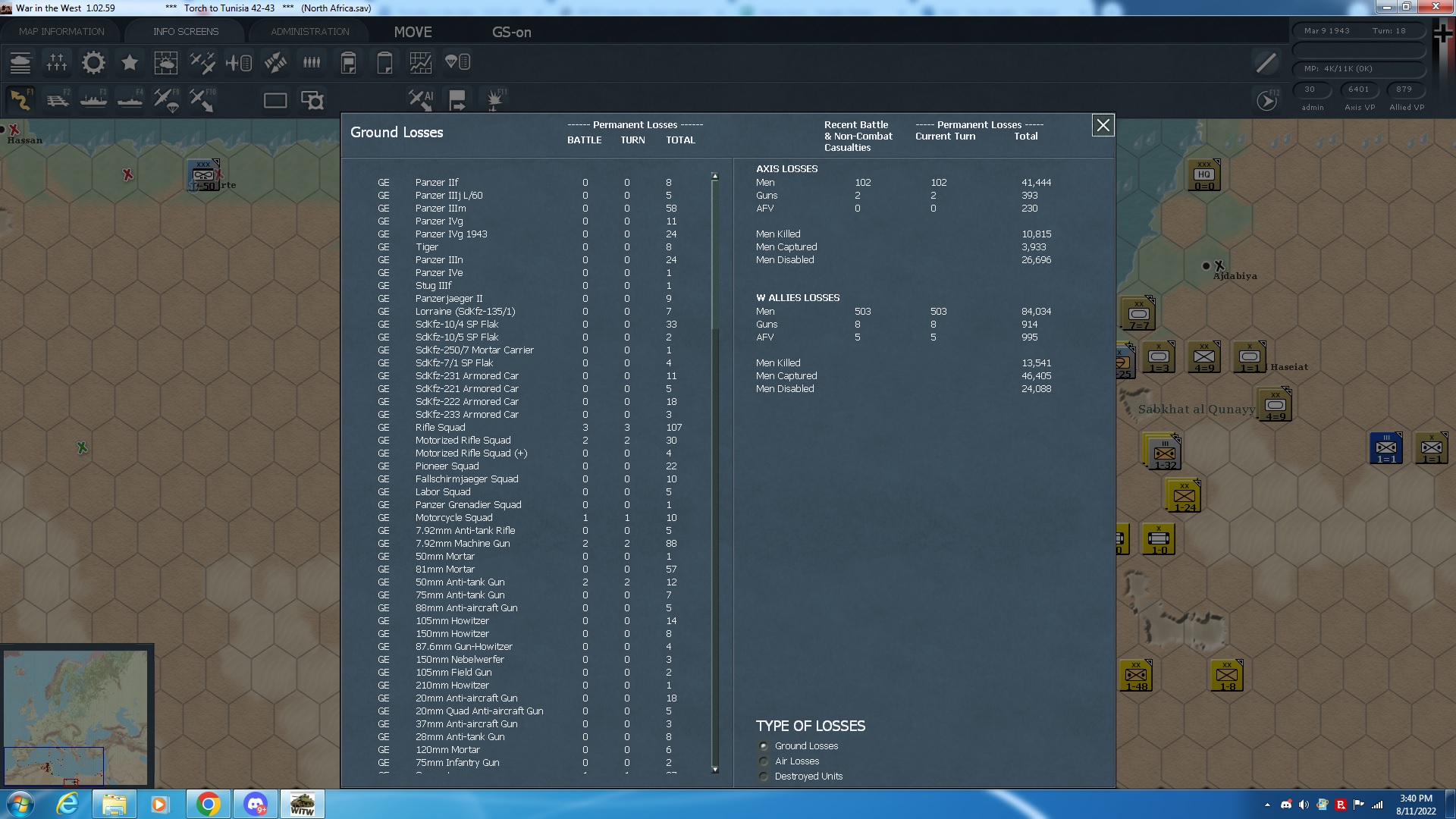Toggle GS-on mode
Image resolution: width=1456 pixels, height=819 pixels.
point(512,33)
